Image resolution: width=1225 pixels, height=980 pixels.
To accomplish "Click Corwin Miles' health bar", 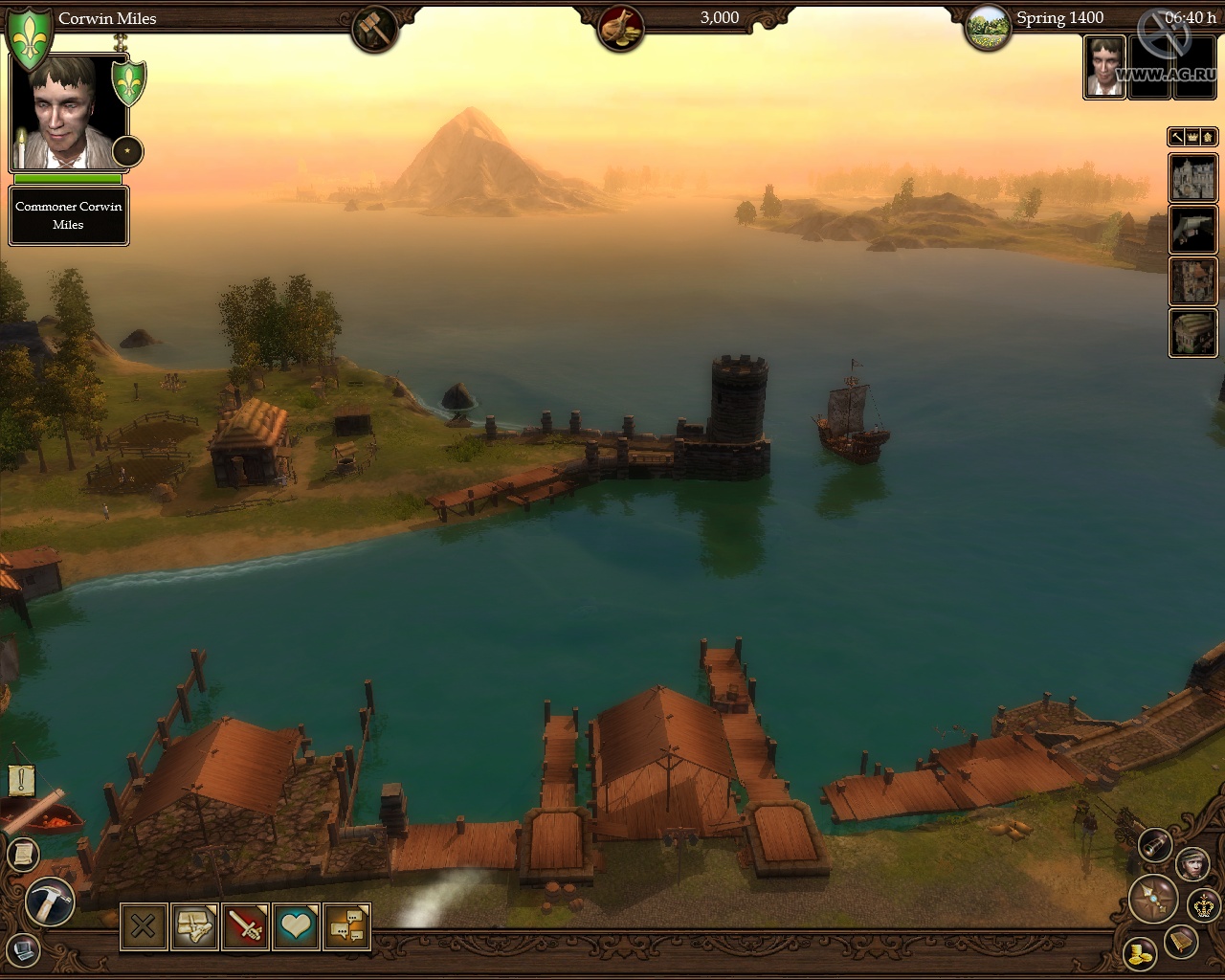I will point(66,181).
